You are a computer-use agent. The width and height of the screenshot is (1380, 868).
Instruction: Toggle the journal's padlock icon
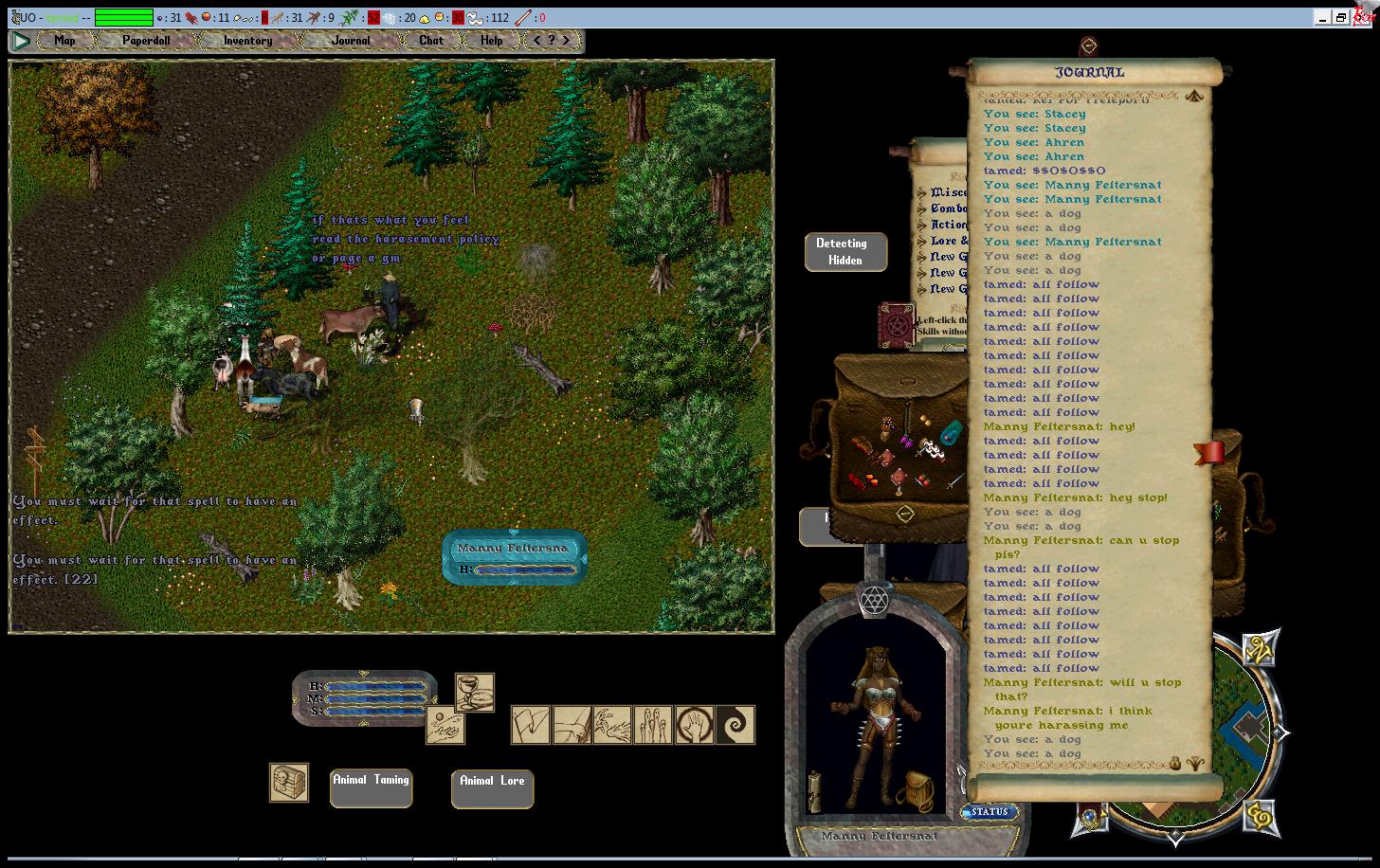click(x=1175, y=762)
